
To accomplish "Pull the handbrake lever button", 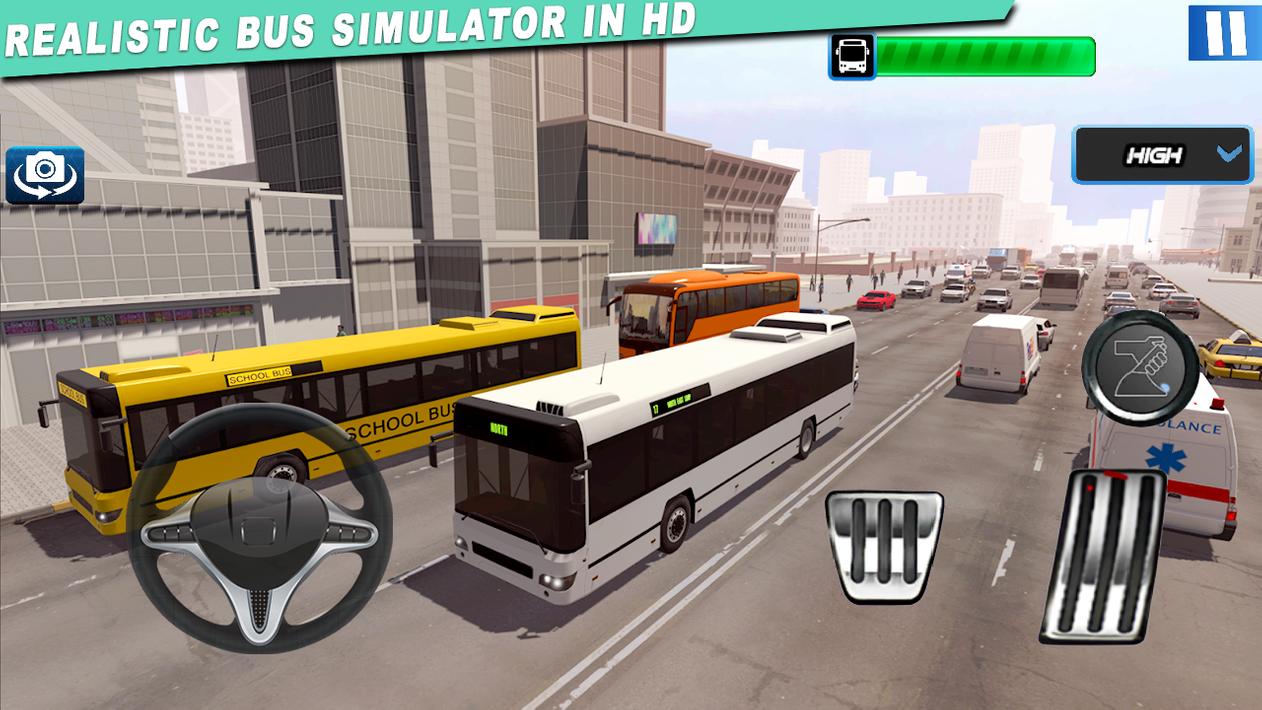I will (1140, 364).
